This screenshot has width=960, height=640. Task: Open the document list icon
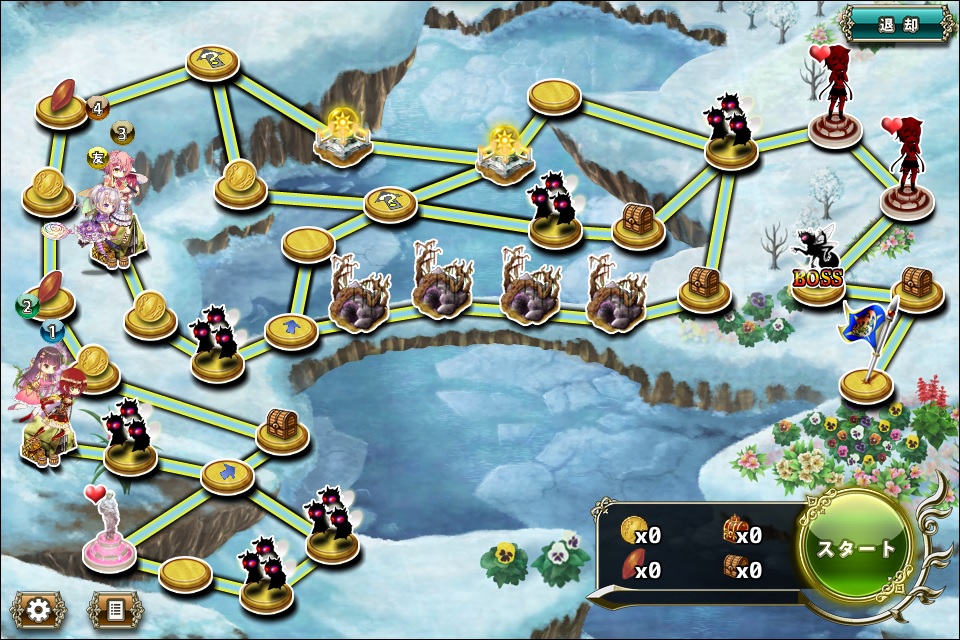[115, 608]
